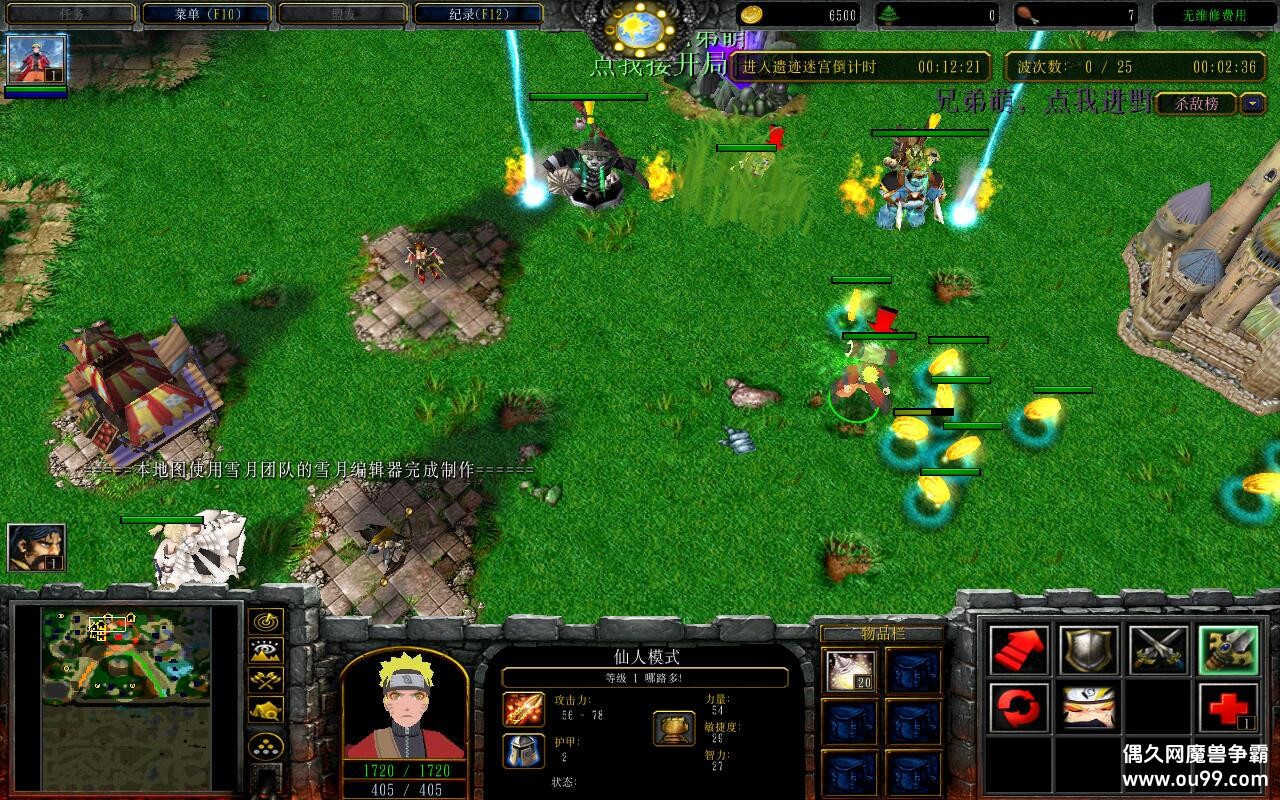Toggle ally color mode crossed-axes button

click(x=265, y=680)
